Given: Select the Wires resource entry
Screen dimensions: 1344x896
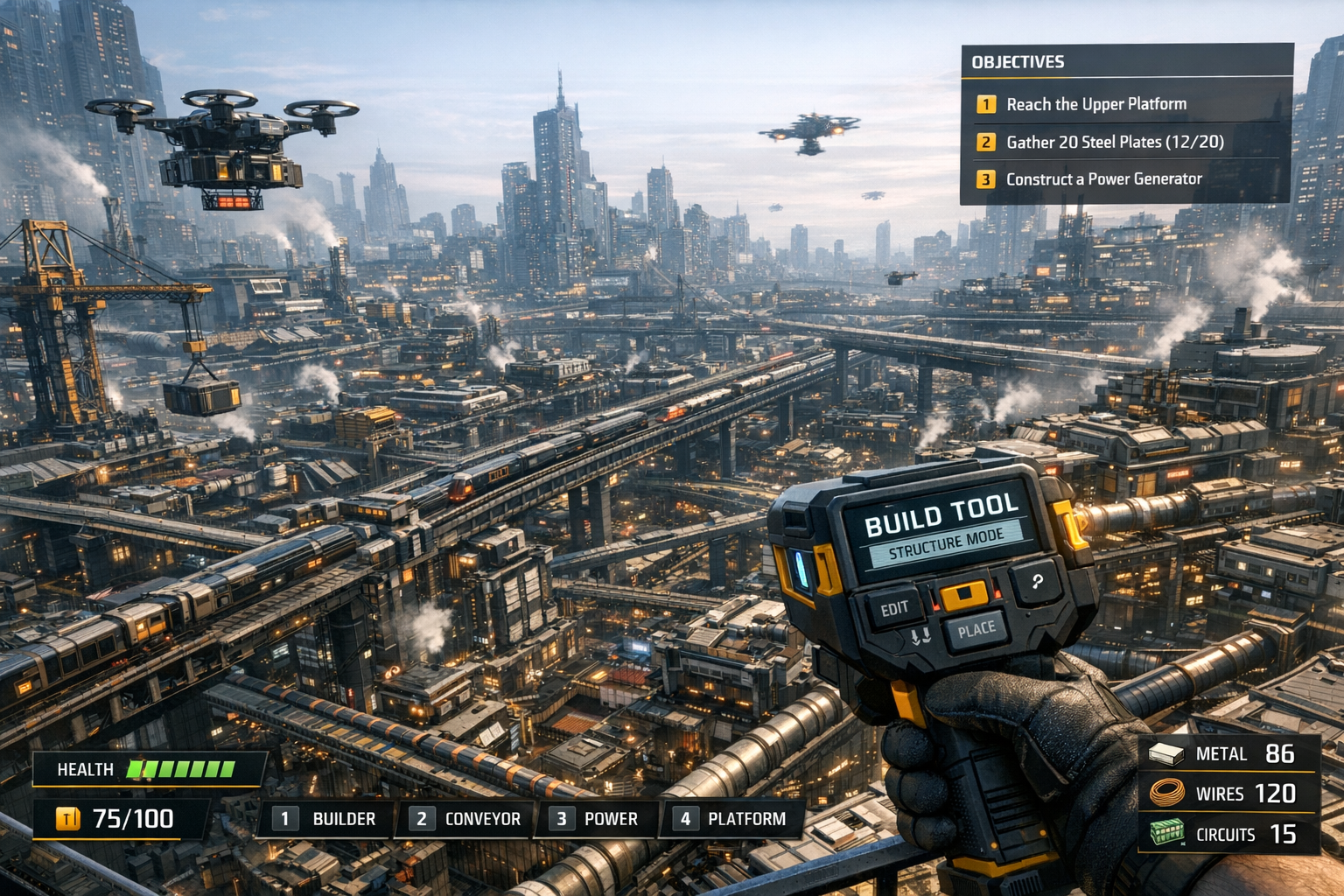Looking at the screenshot, I should (1227, 794).
